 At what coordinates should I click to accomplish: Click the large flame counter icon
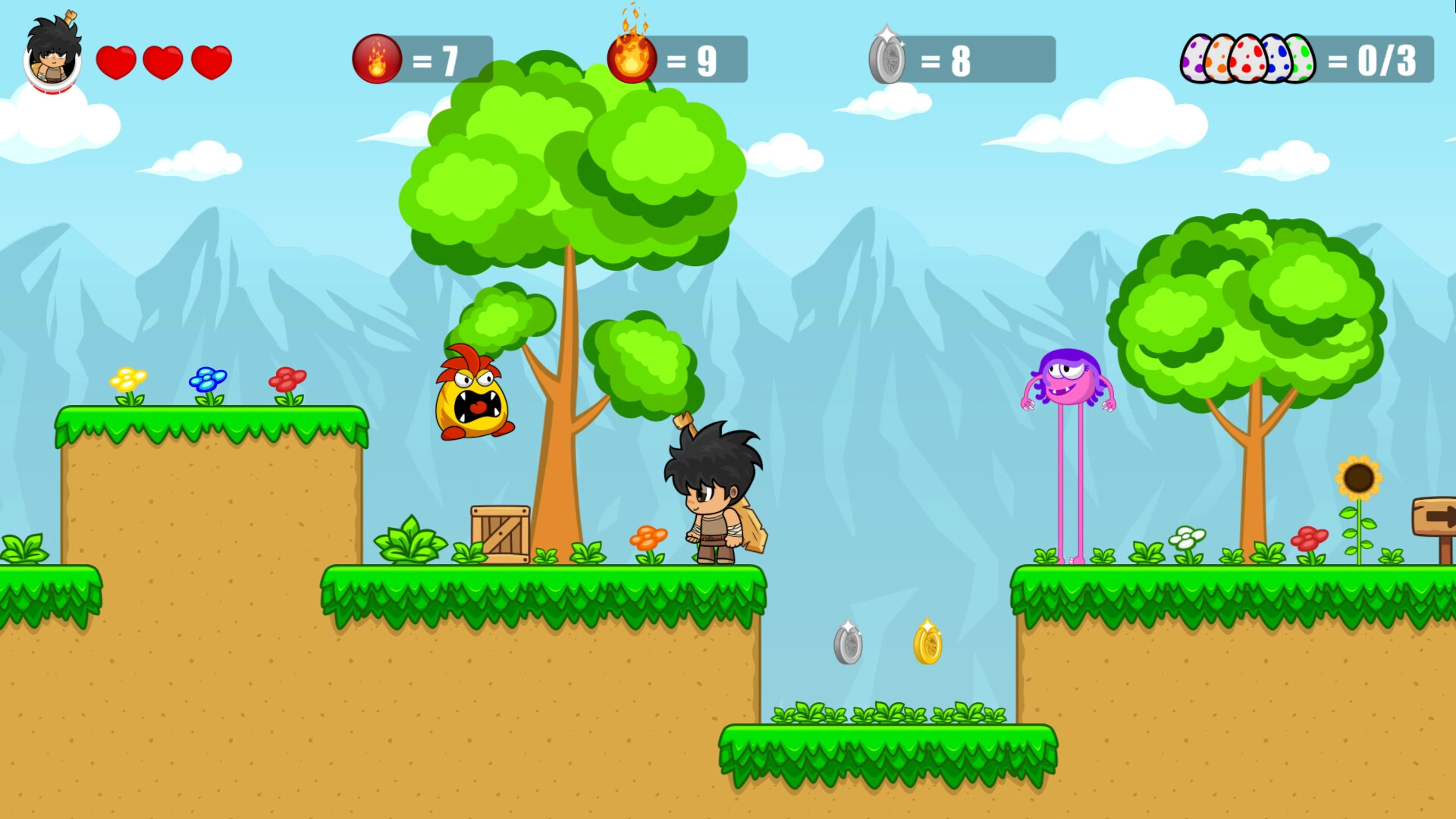(x=632, y=56)
